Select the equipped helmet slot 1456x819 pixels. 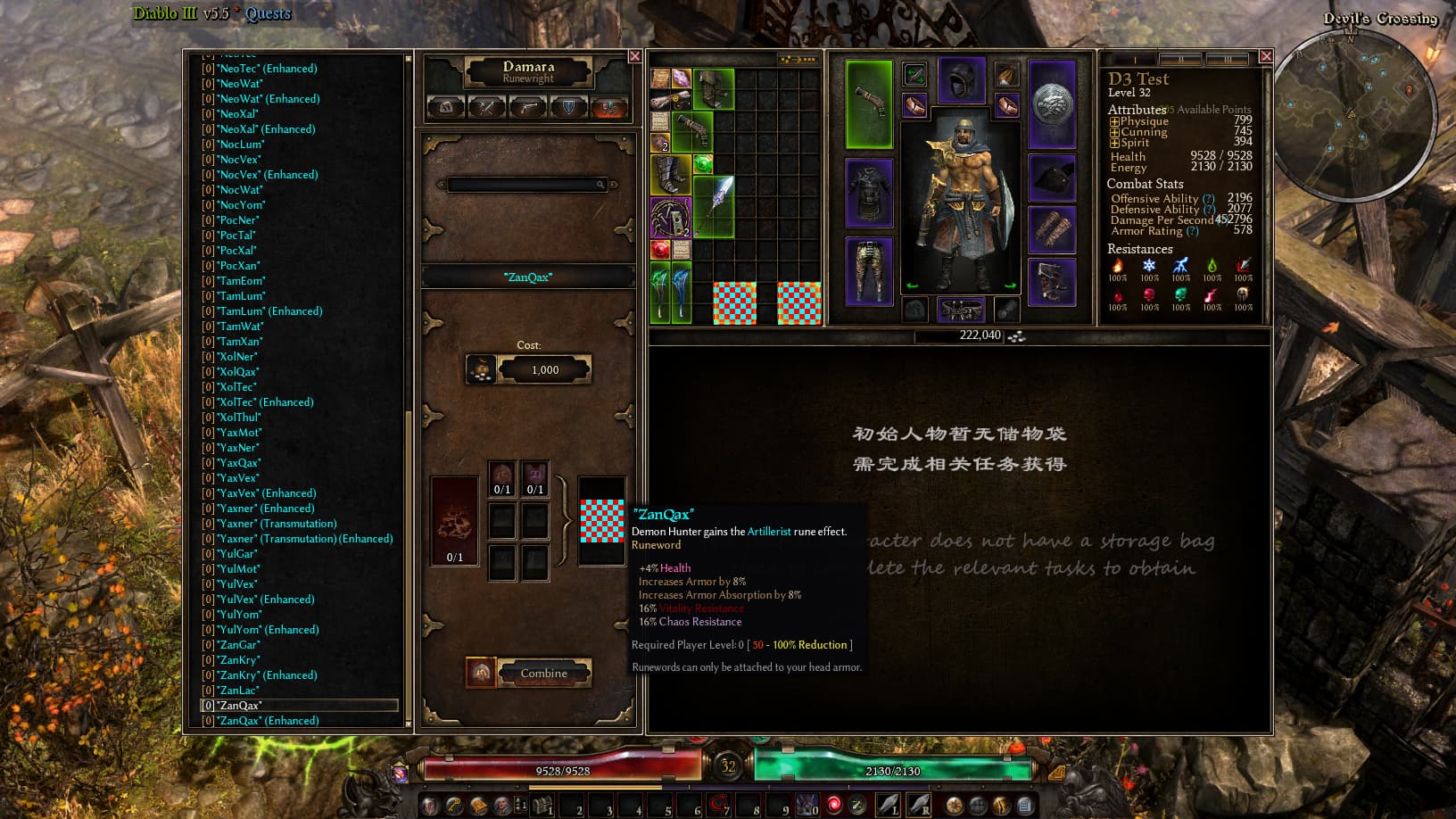point(961,82)
